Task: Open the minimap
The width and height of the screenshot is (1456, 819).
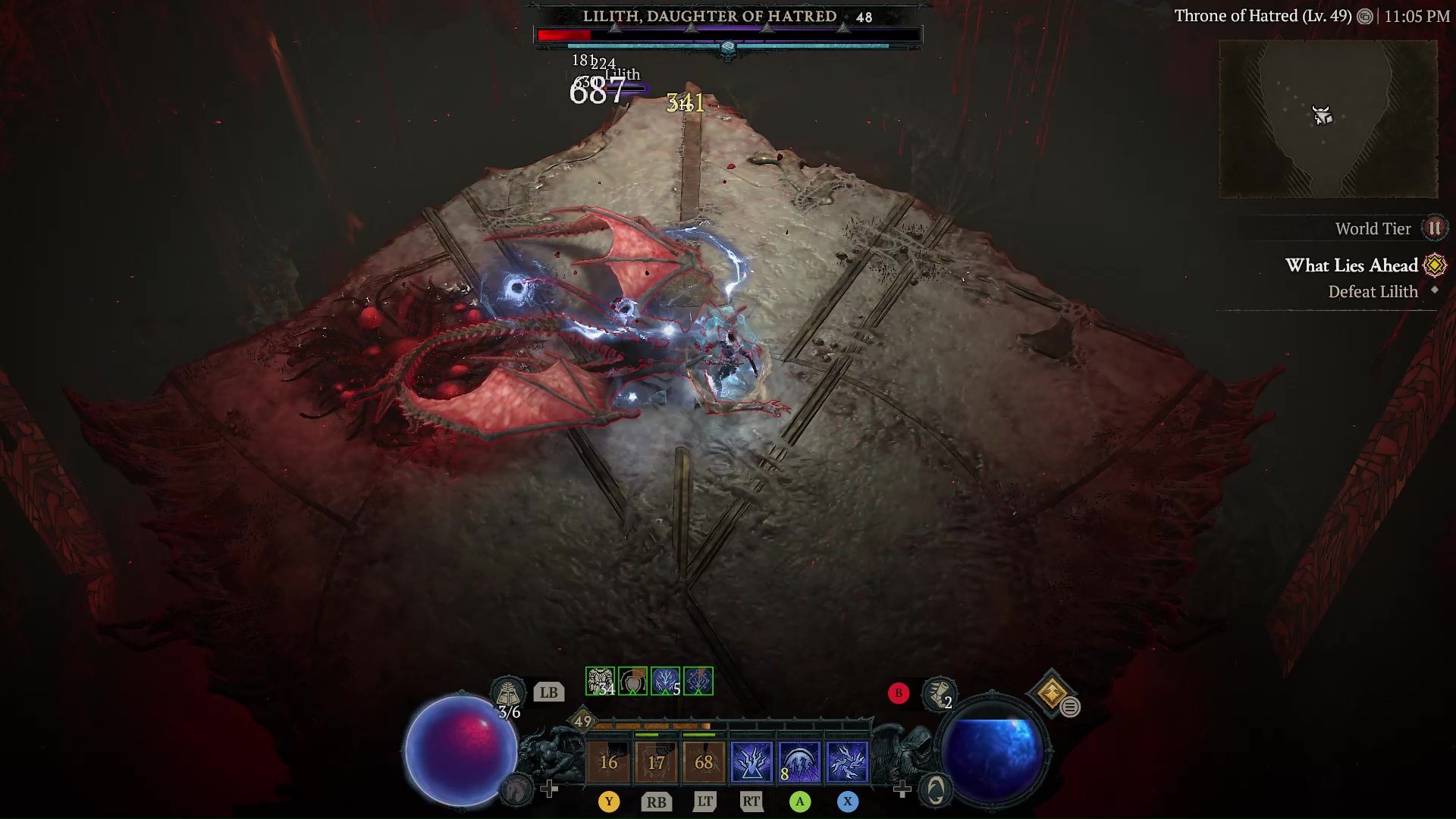Action: (1328, 119)
